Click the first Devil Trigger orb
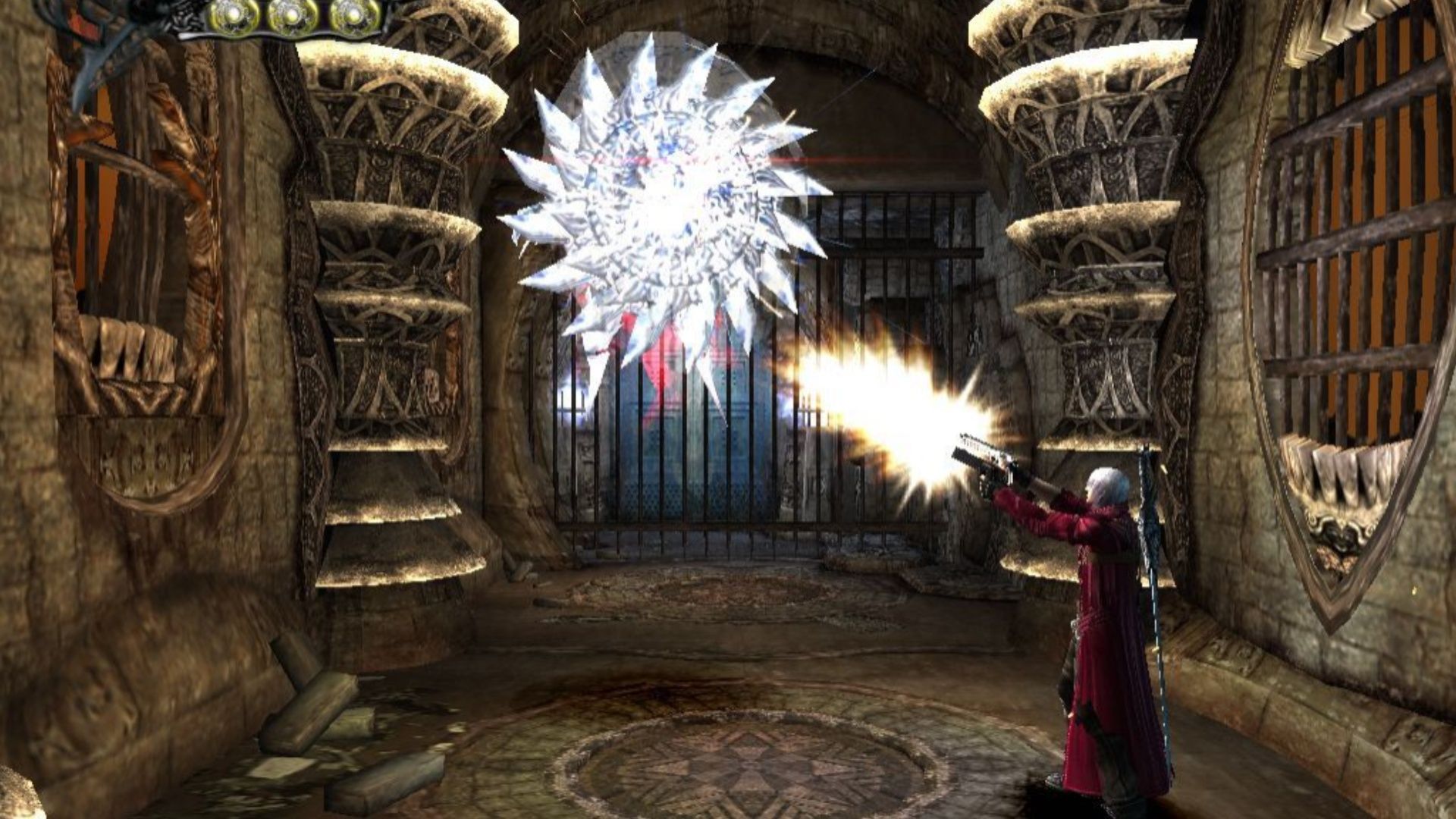 [x=234, y=14]
